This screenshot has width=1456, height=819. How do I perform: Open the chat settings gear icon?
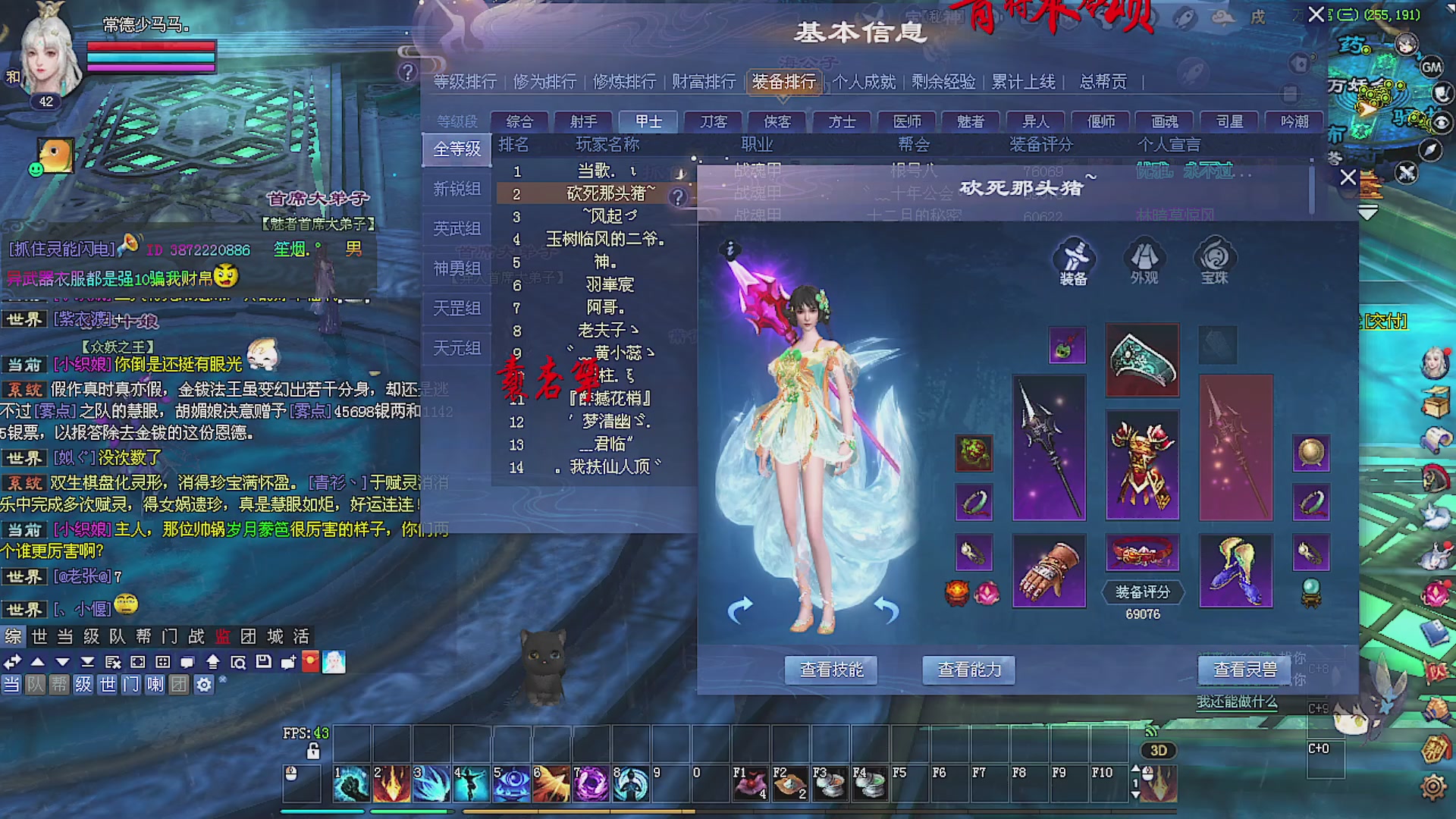tap(202, 685)
